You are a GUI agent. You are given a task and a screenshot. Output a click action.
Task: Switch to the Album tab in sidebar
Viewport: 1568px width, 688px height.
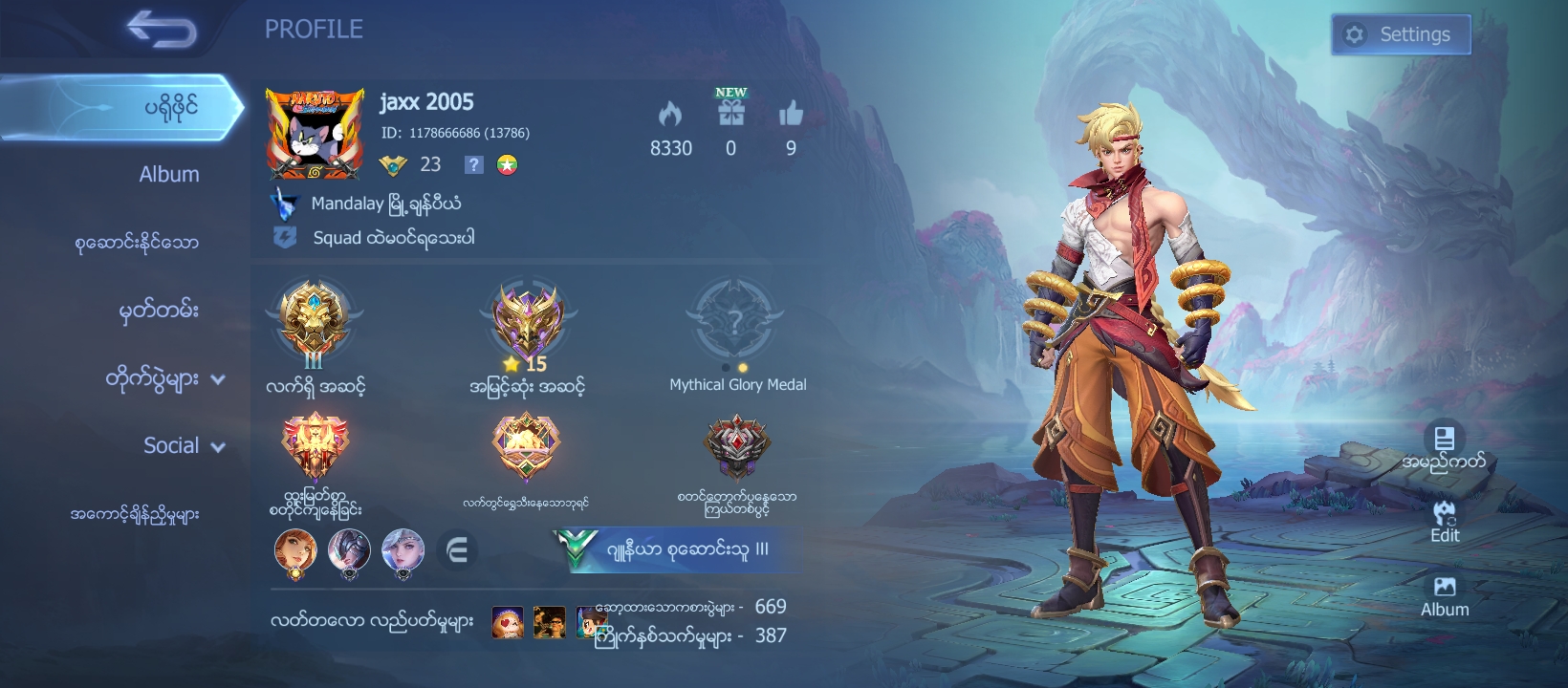coord(168,175)
